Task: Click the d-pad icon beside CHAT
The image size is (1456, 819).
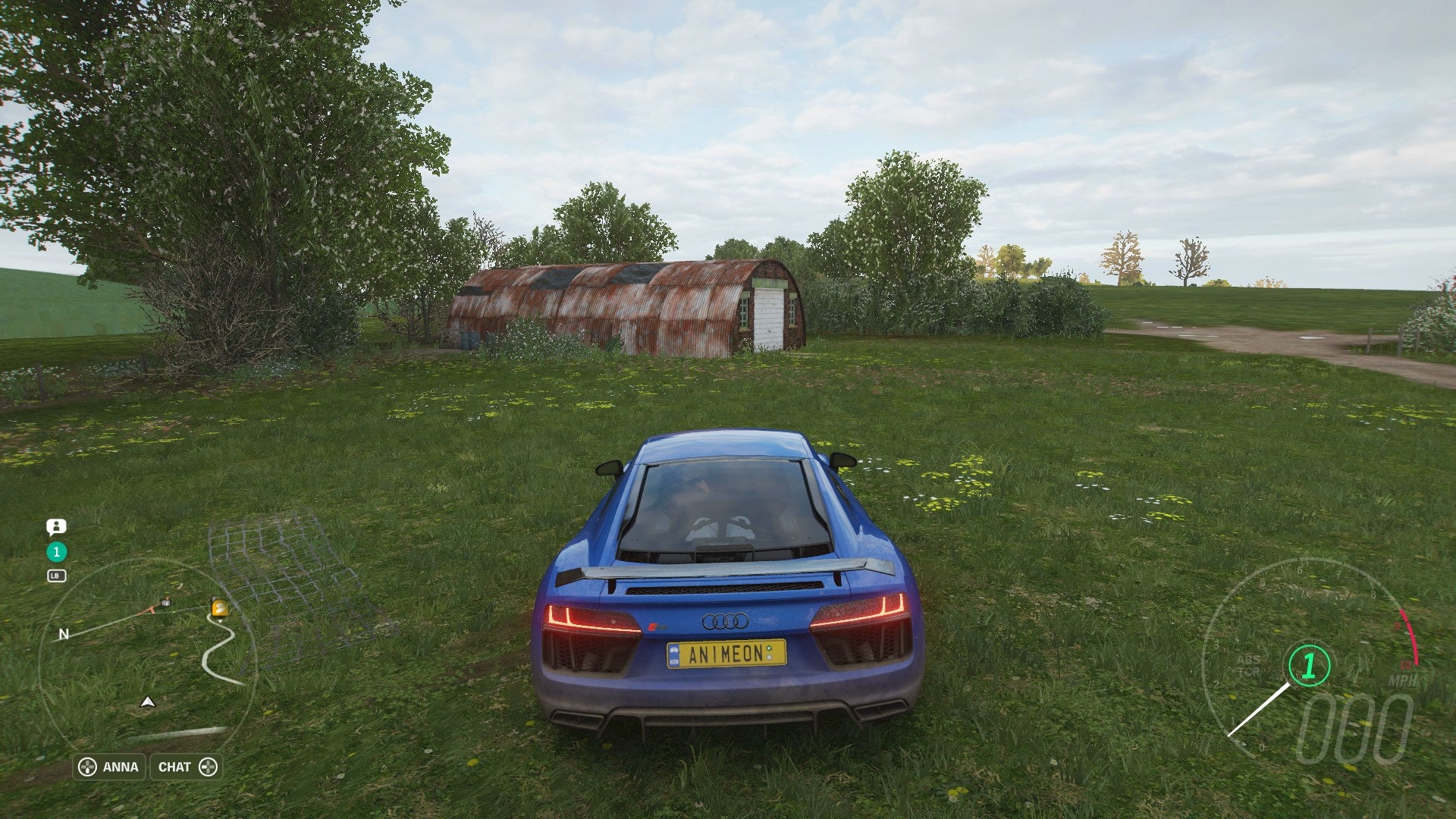Action: [x=210, y=767]
